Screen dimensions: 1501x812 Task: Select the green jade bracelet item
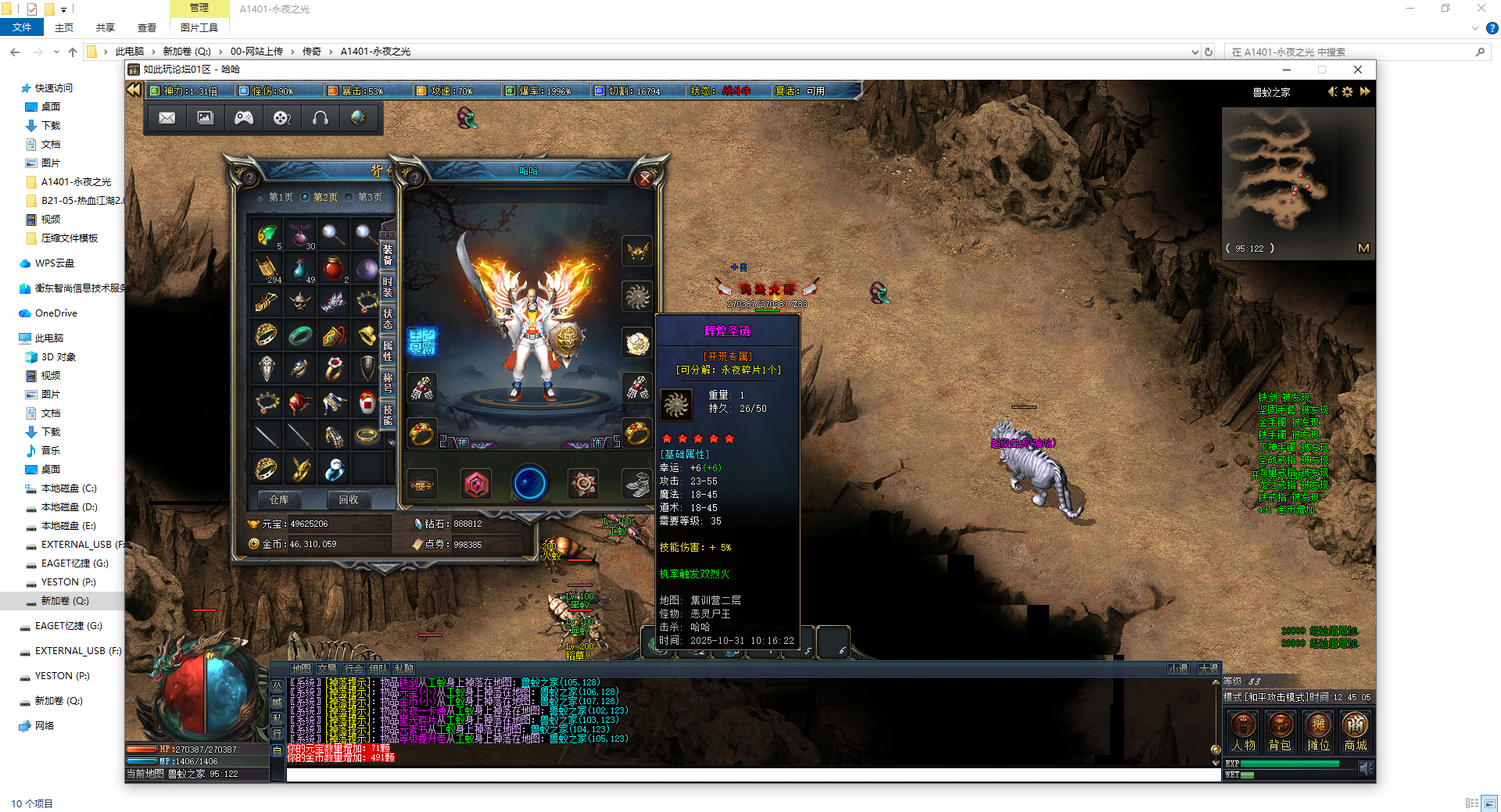300,335
